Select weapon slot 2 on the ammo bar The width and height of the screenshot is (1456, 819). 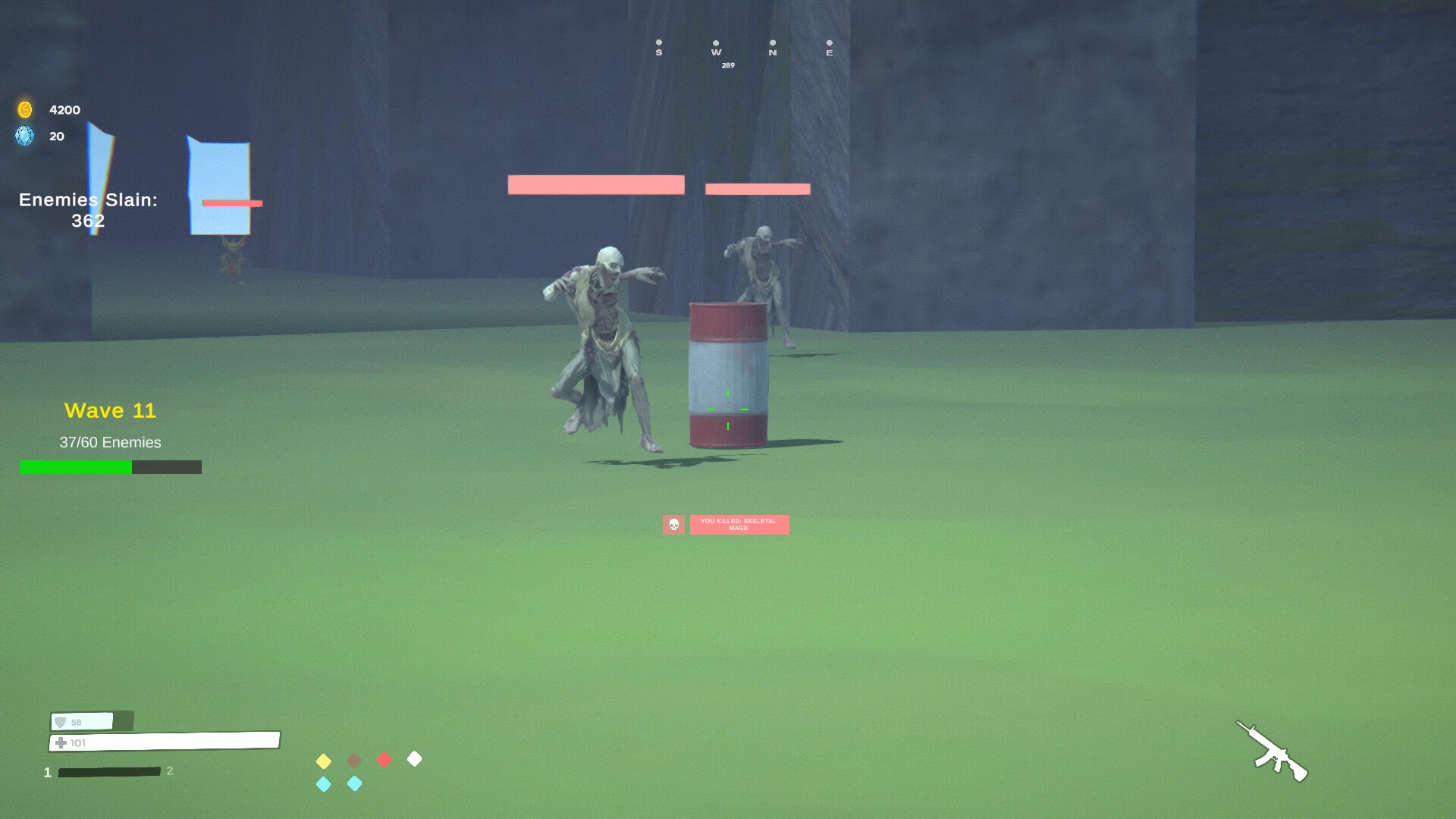[170, 770]
